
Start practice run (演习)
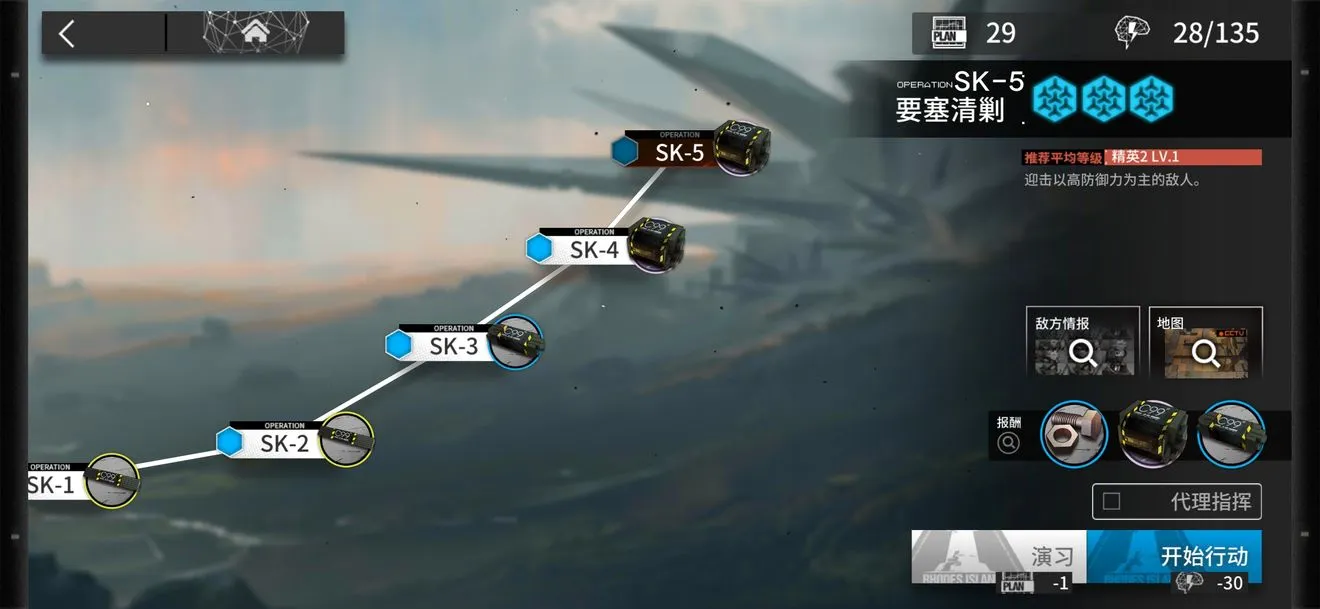[x=998, y=557]
